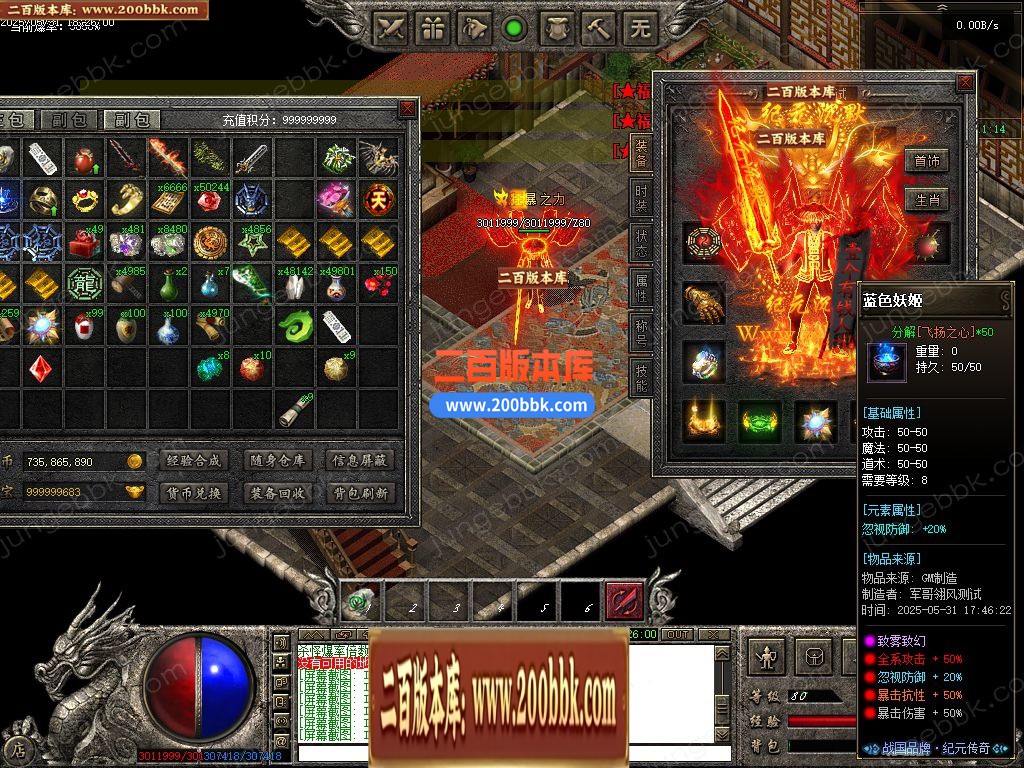1024x768 pixels.
Task: Open the hammer icon in the top toolbar
Action: [598, 28]
